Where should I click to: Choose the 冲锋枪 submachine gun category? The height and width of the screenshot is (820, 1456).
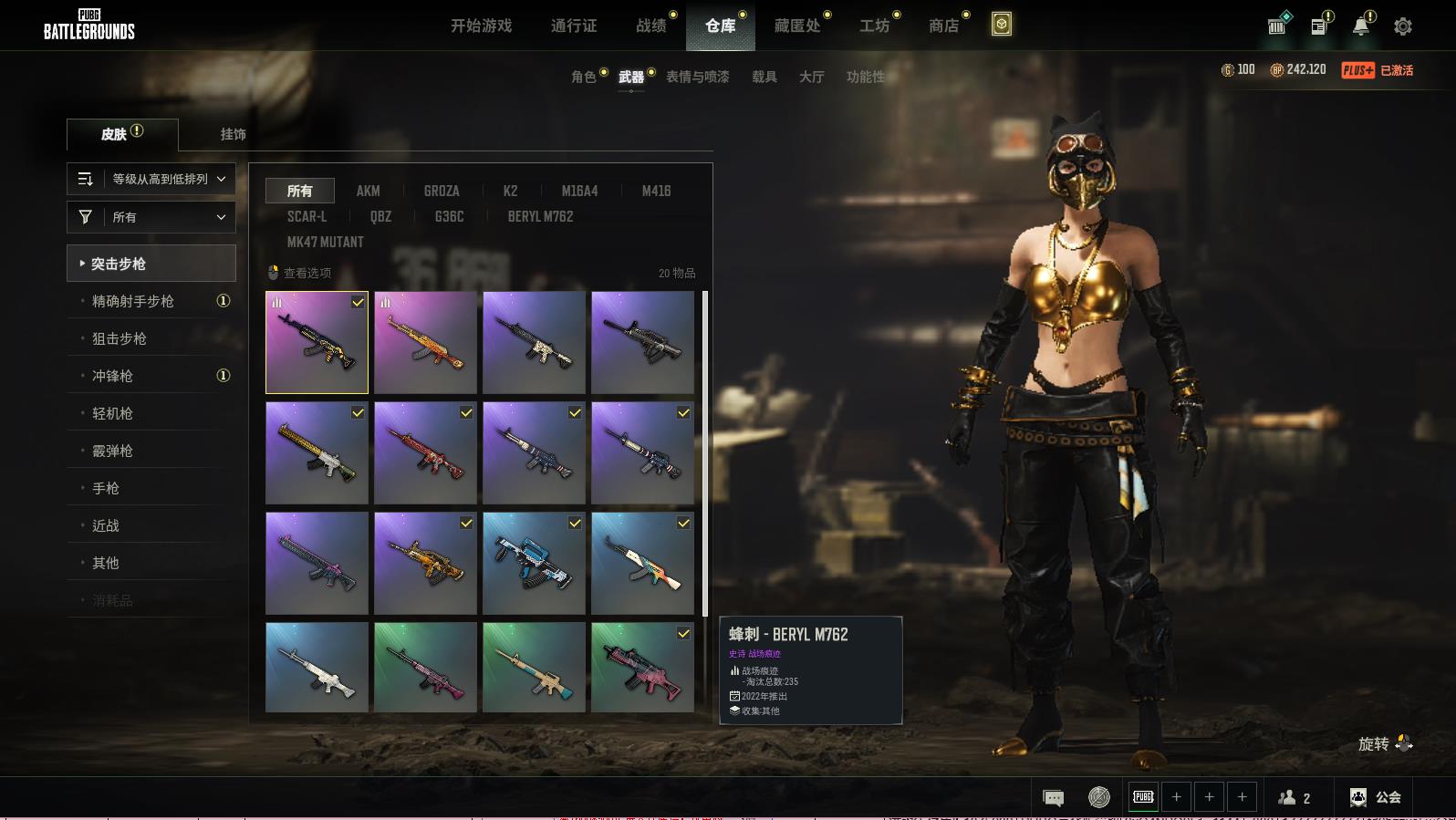tap(112, 376)
